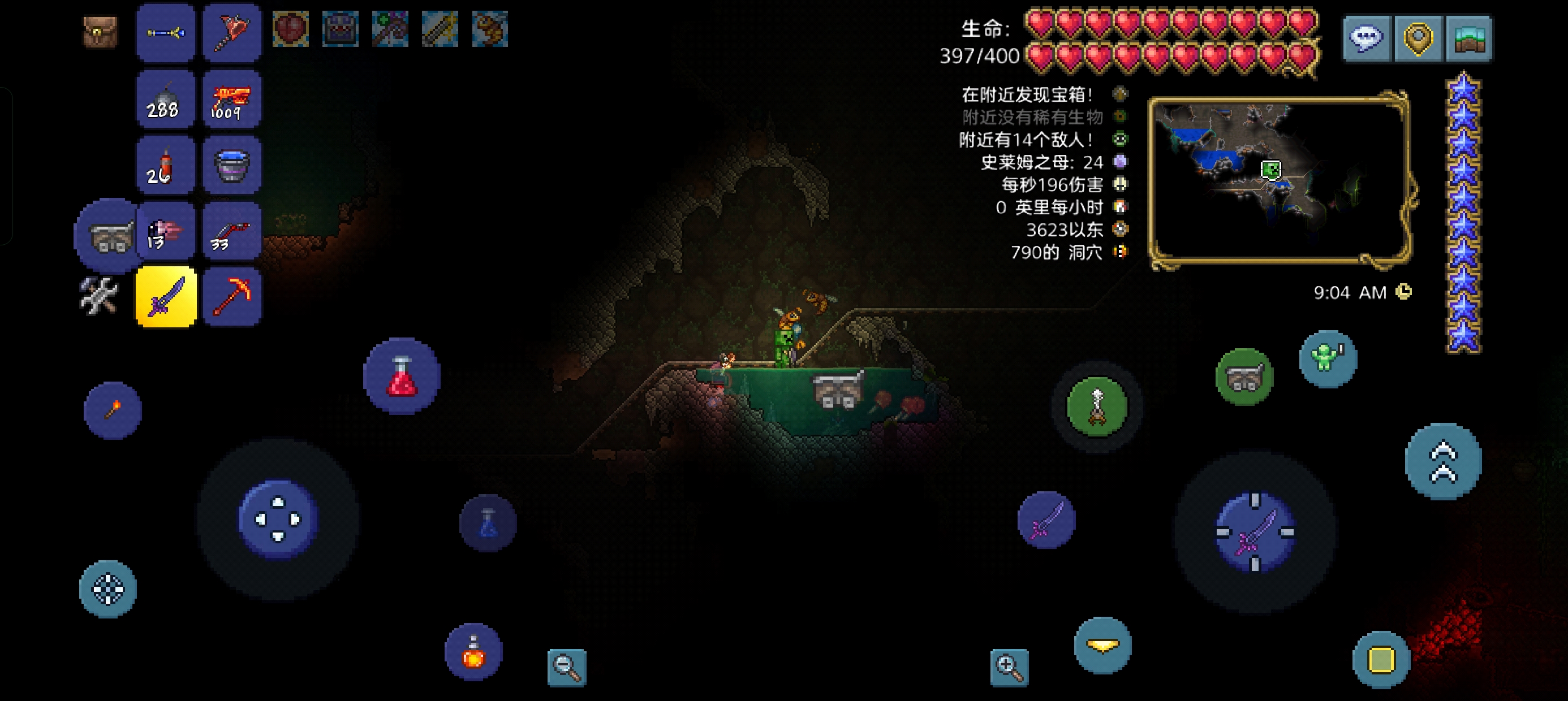The image size is (1568, 701).
Task: Open the inventory bag
Action: coord(100,32)
